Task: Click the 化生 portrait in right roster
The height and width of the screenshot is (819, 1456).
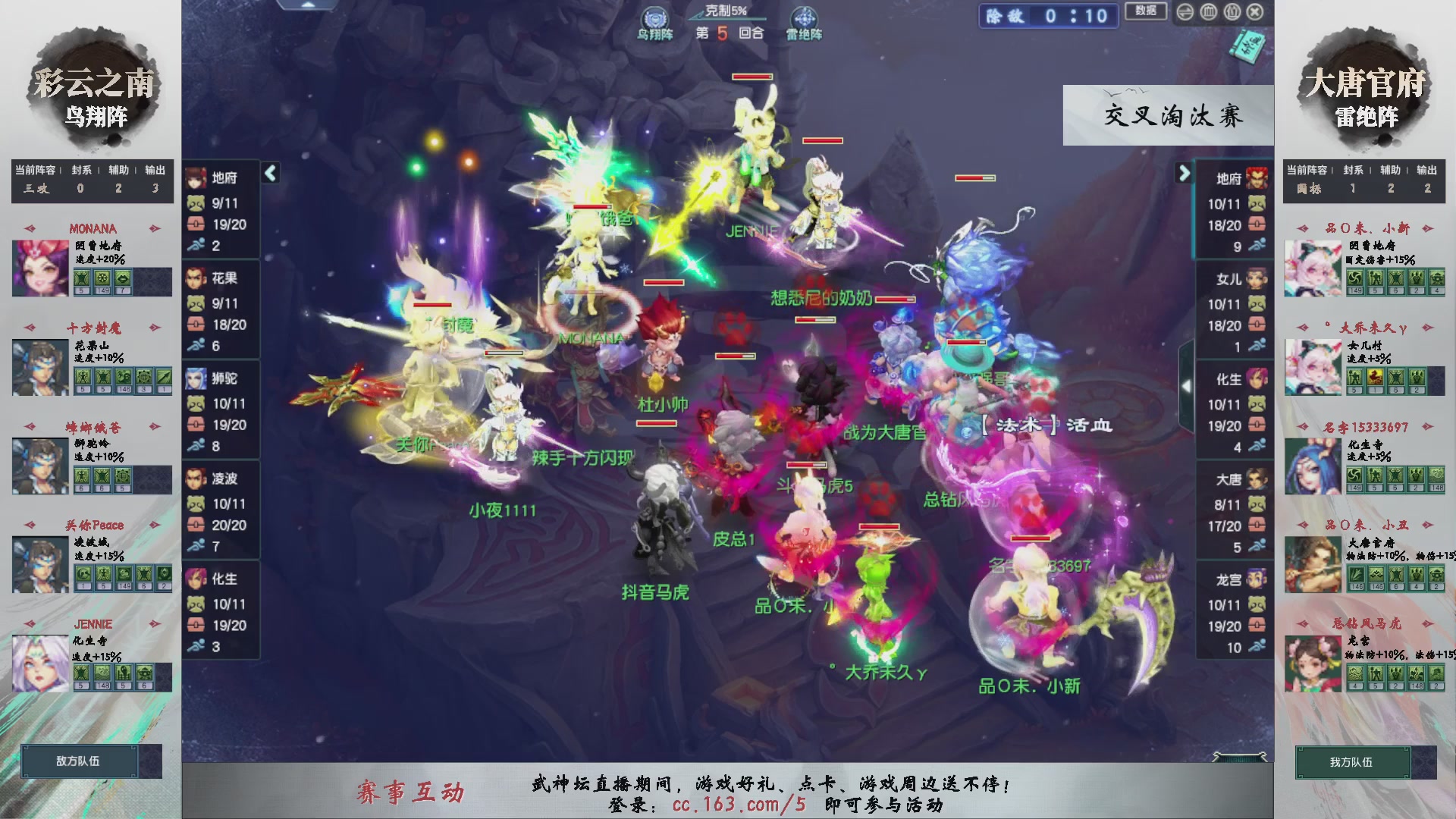Action: 1257,378
